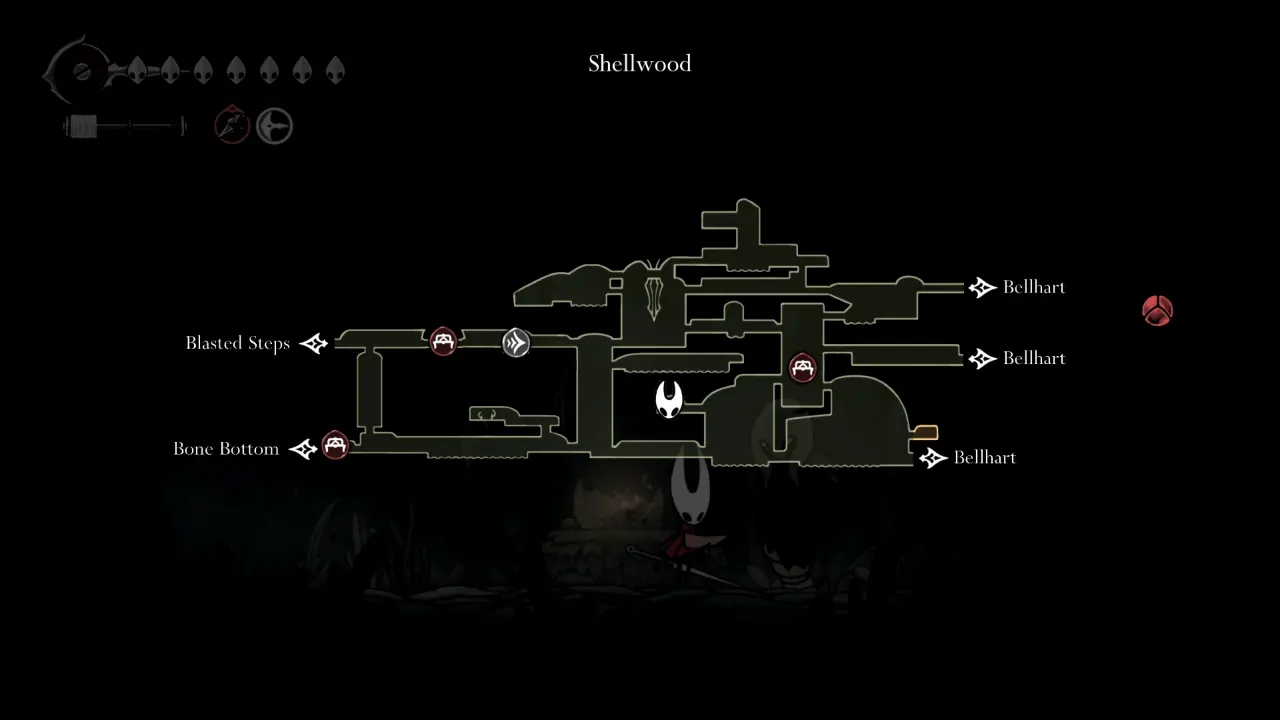Select the bench icon in eastern Shellwood room
The height and width of the screenshot is (720, 1280).
point(803,367)
